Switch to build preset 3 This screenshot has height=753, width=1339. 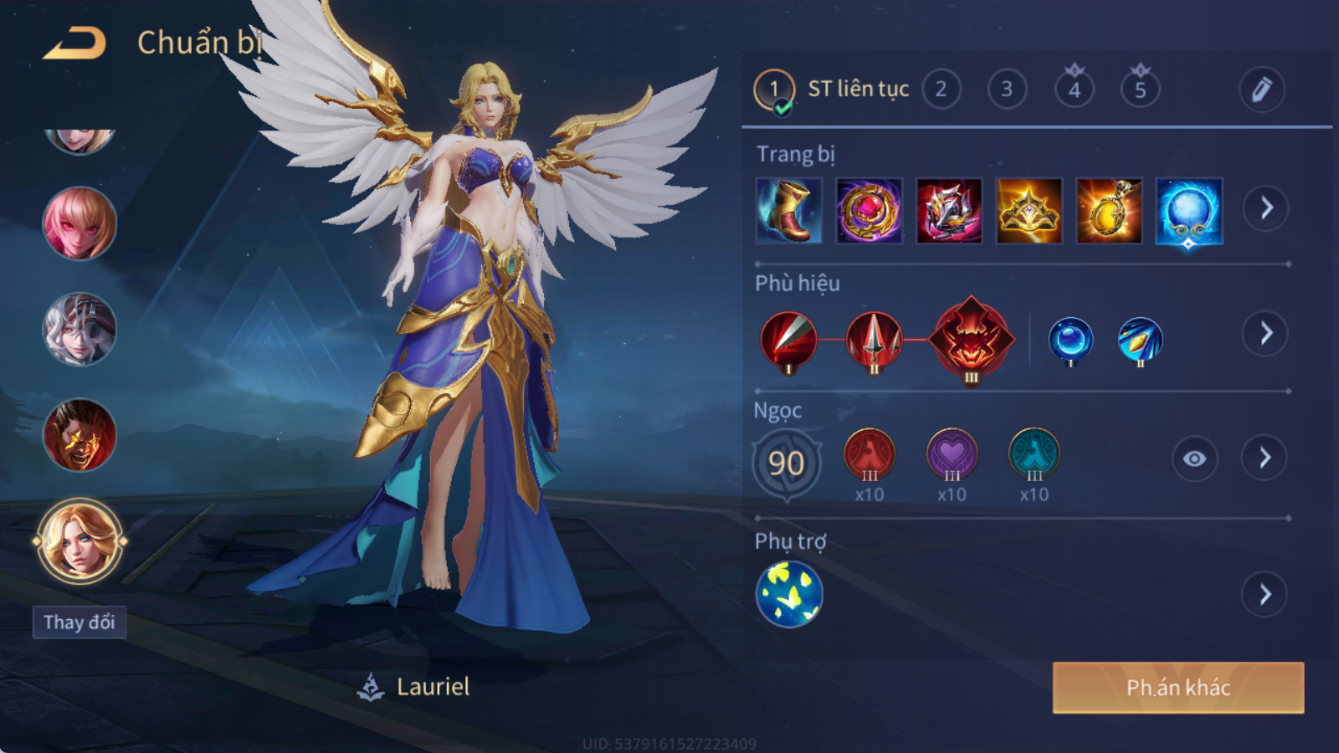[x=1007, y=89]
